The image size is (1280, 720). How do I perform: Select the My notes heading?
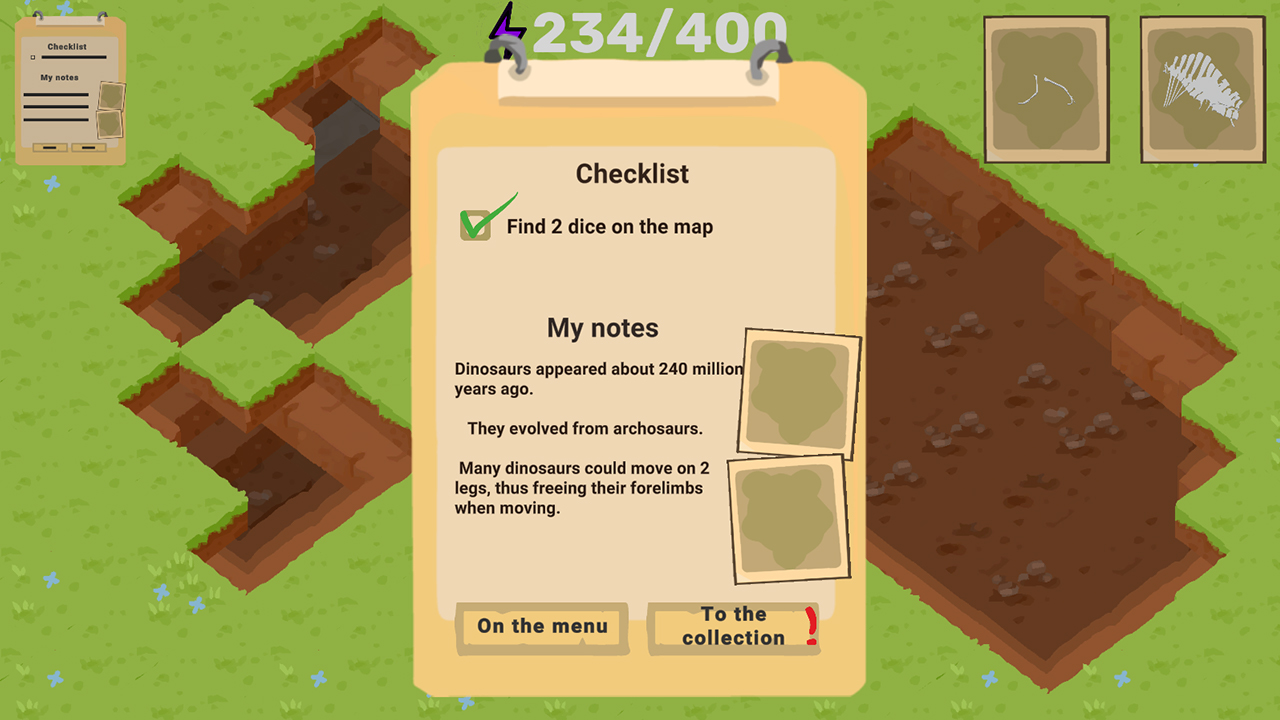pyautogui.click(x=602, y=327)
